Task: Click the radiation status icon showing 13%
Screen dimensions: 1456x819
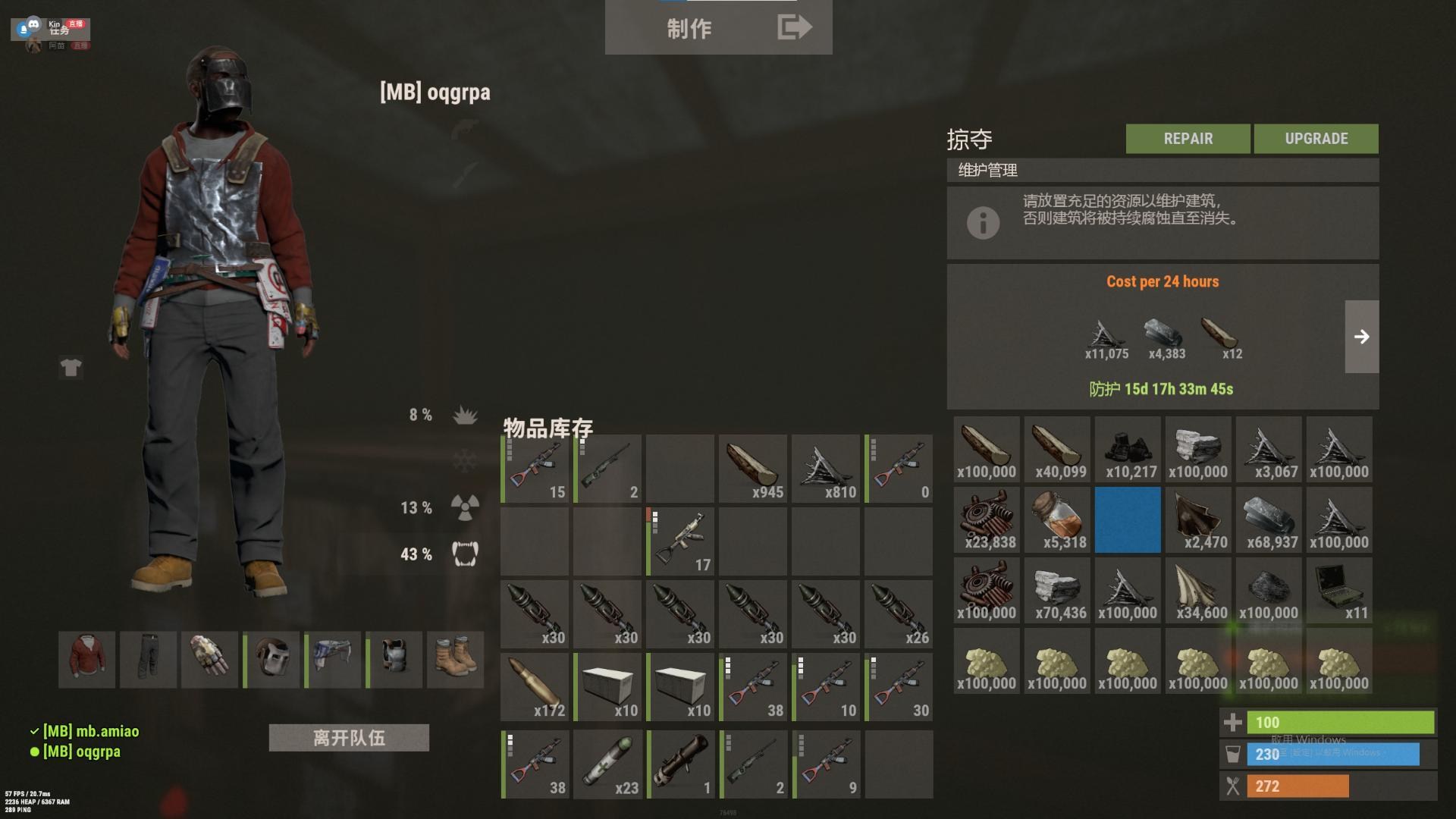Action: (x=464, y=509)
